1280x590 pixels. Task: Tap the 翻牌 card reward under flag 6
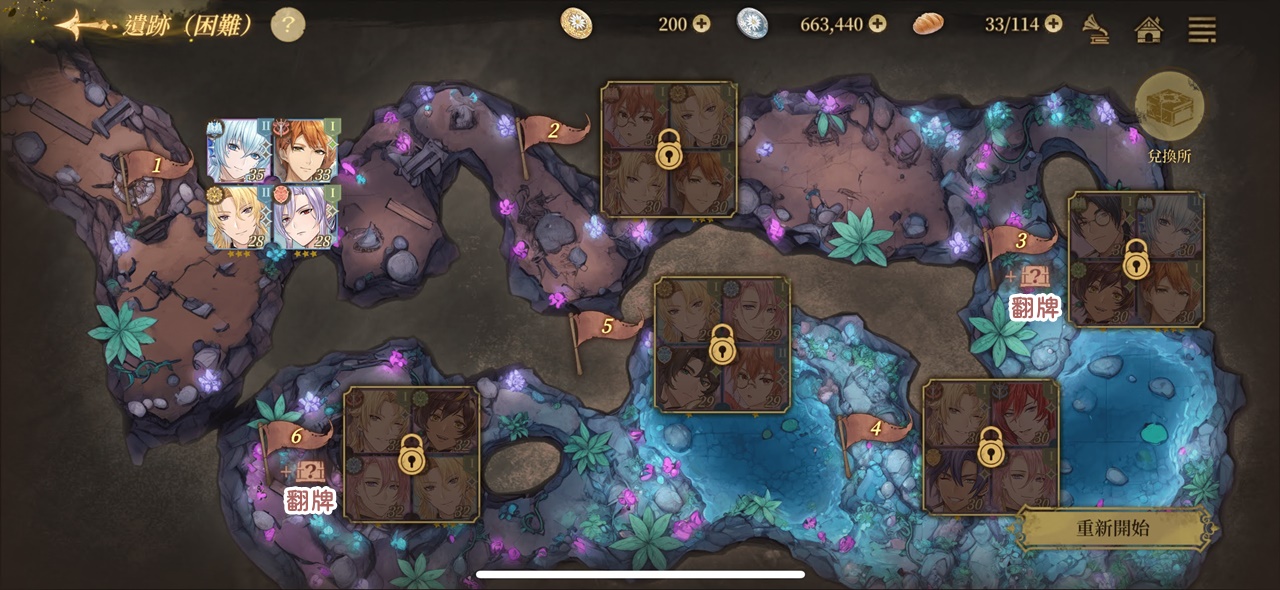[309, 489]
